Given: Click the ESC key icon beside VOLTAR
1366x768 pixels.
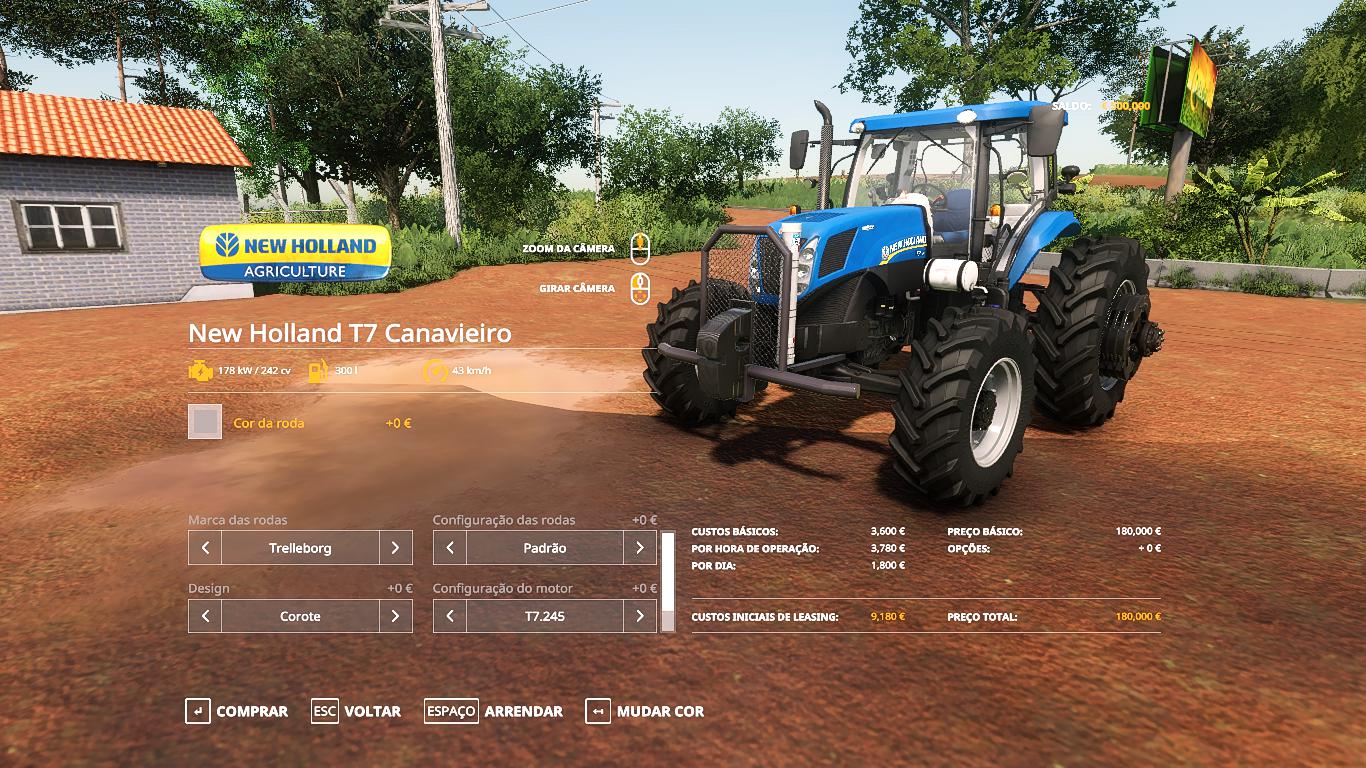Looking at the screenshot, I should (x=325, y=711).
